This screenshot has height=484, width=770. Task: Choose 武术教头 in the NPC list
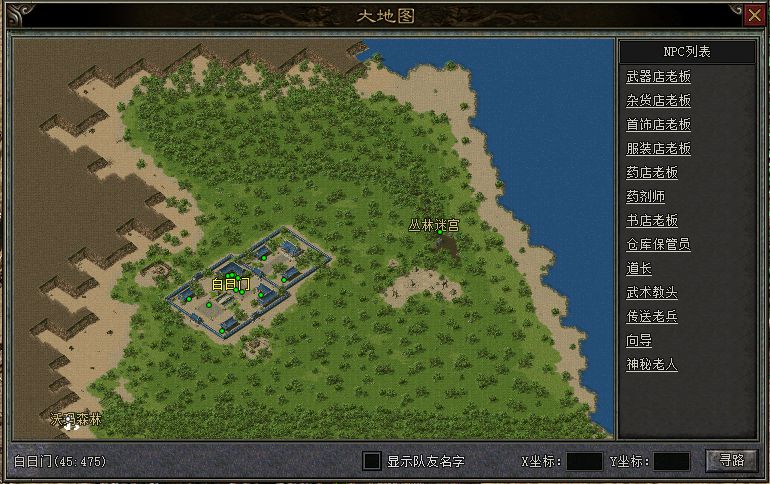[x=652, y=293]
